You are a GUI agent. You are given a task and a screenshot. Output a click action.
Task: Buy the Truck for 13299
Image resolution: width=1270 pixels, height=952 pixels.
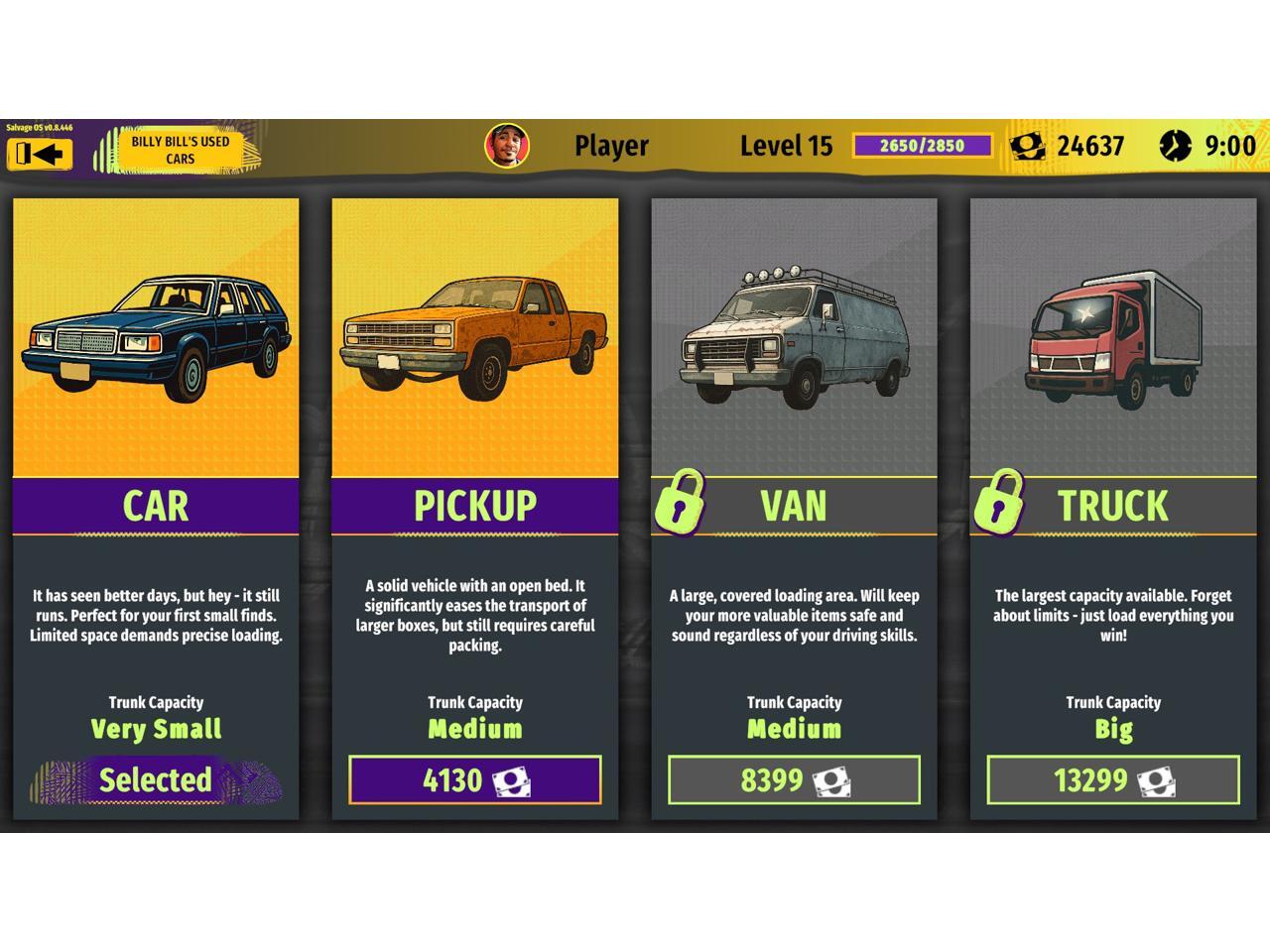pos(1112,780)
